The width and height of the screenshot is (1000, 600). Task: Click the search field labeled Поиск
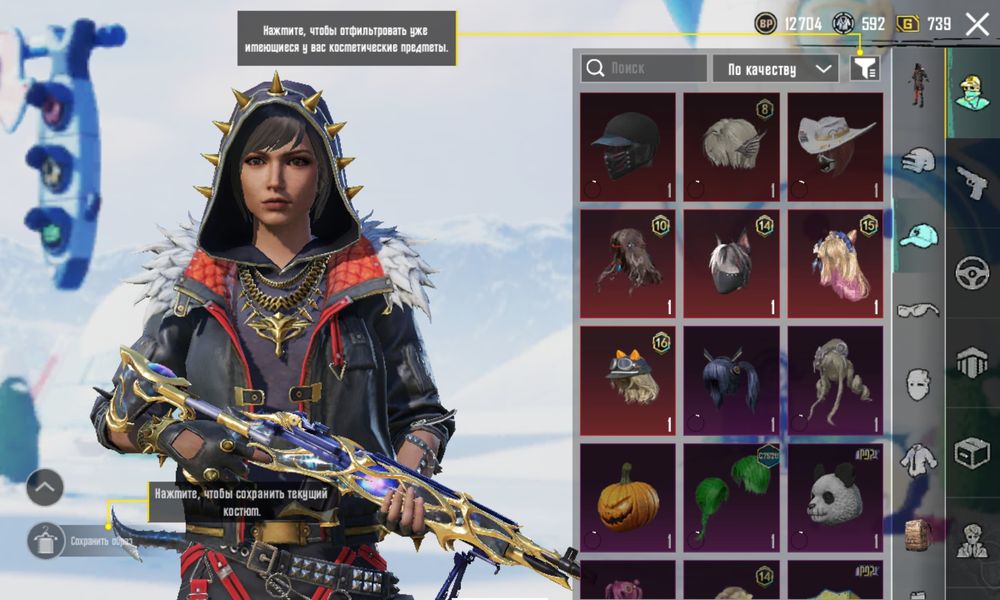(x=644, y=68)
